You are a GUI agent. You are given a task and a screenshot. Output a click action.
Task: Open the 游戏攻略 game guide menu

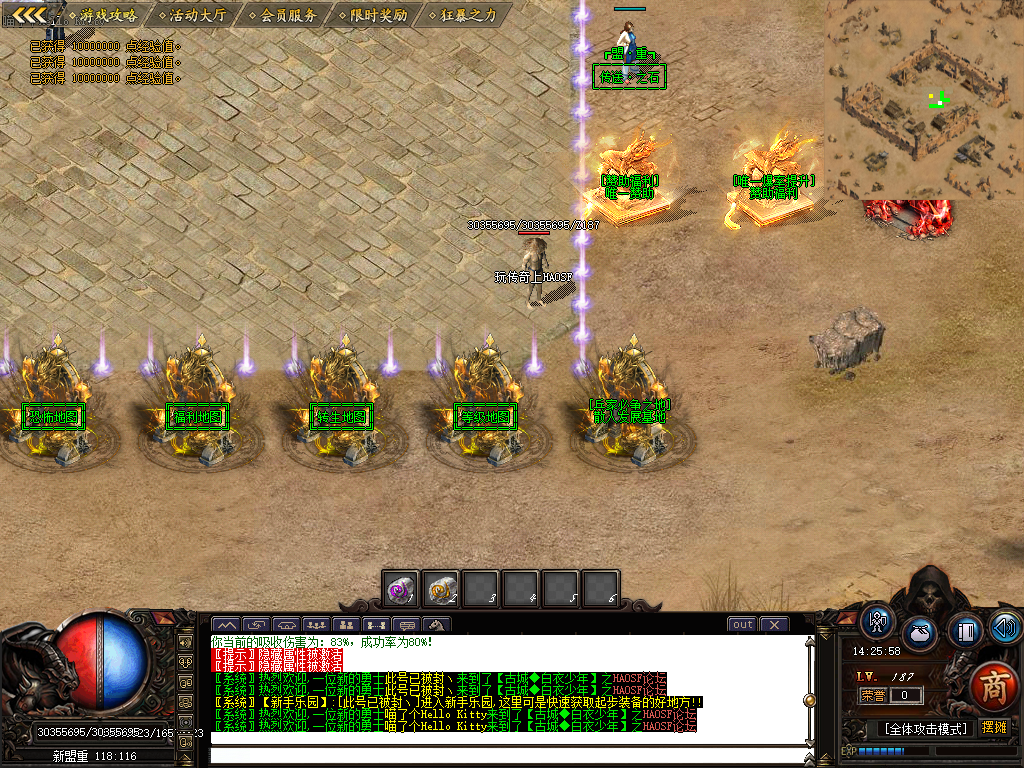coord(108,15)
